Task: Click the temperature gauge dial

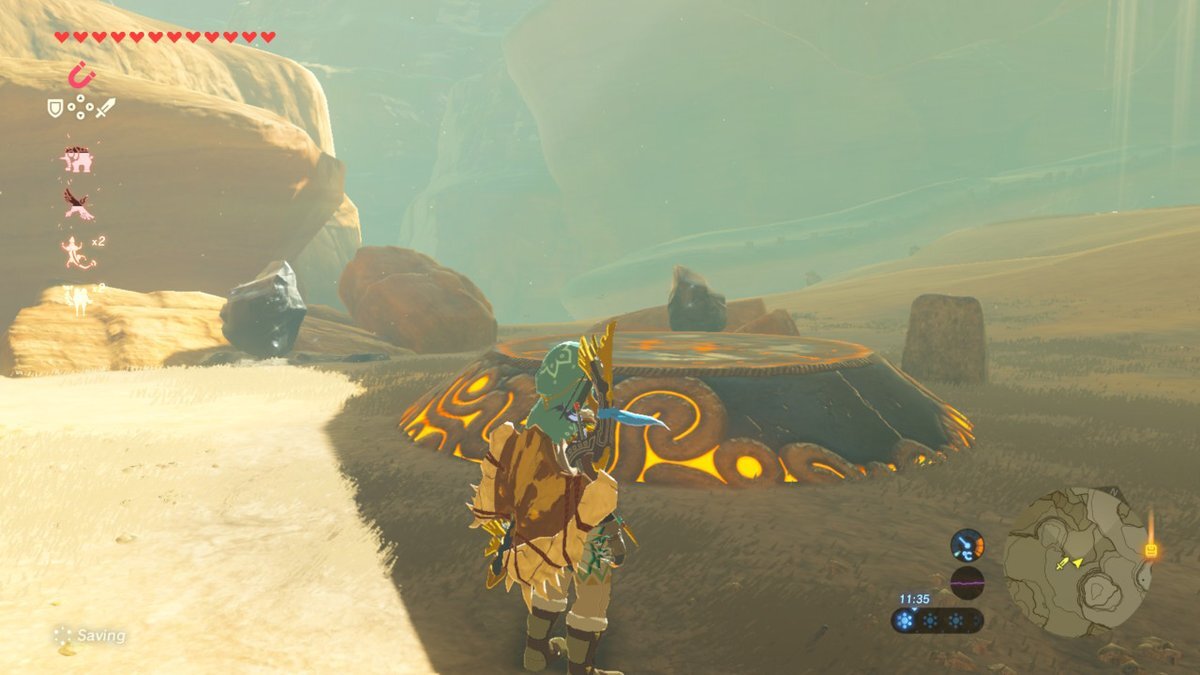Action: (967, 545)
